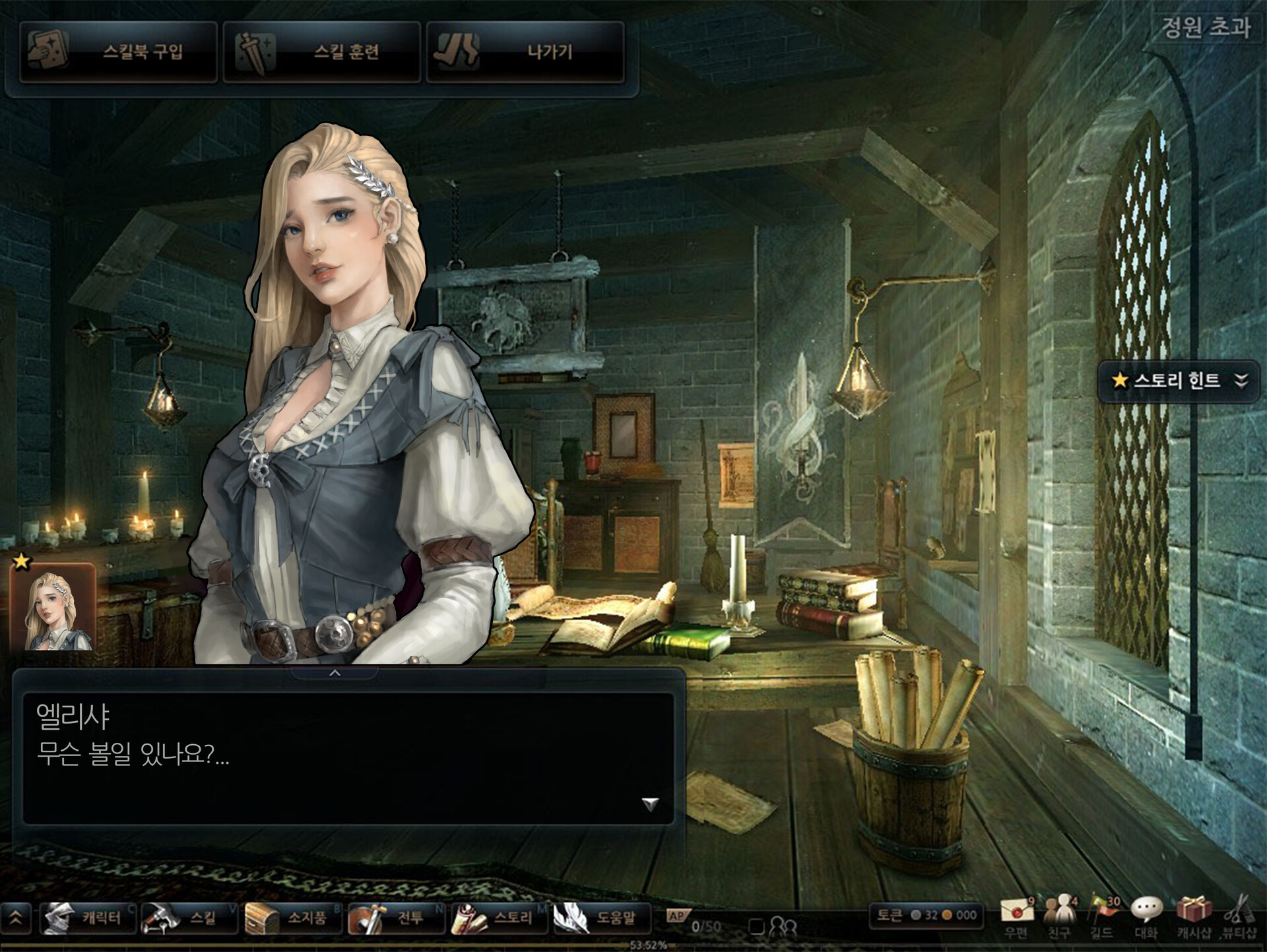Choose 스킬 훈련 skill training
The height and width of the screenshot is (952, 1267).
click(x=322, y=52)
